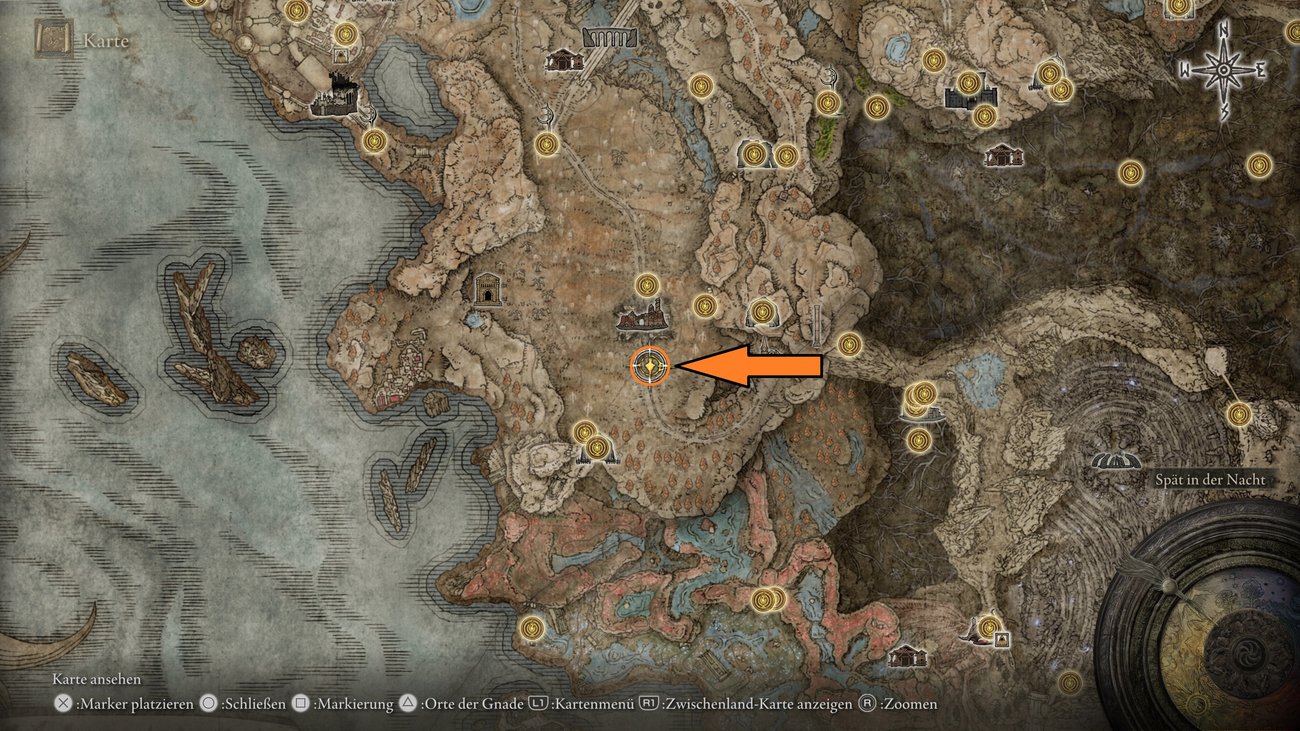Select the compass rose
This screenshot has height=731, width=1300.
point(1223,70)
